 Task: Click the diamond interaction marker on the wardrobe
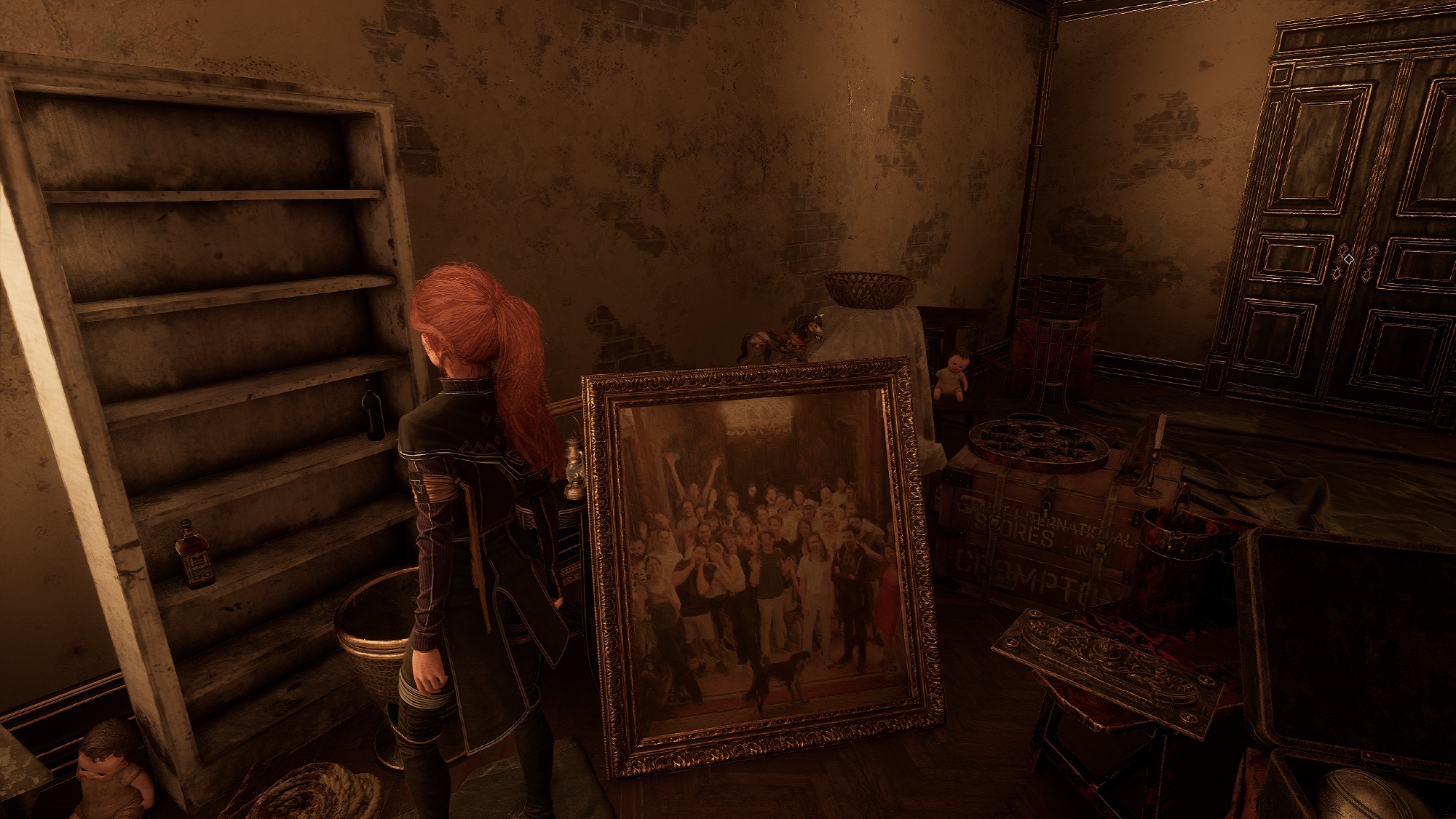[1348, 258]
